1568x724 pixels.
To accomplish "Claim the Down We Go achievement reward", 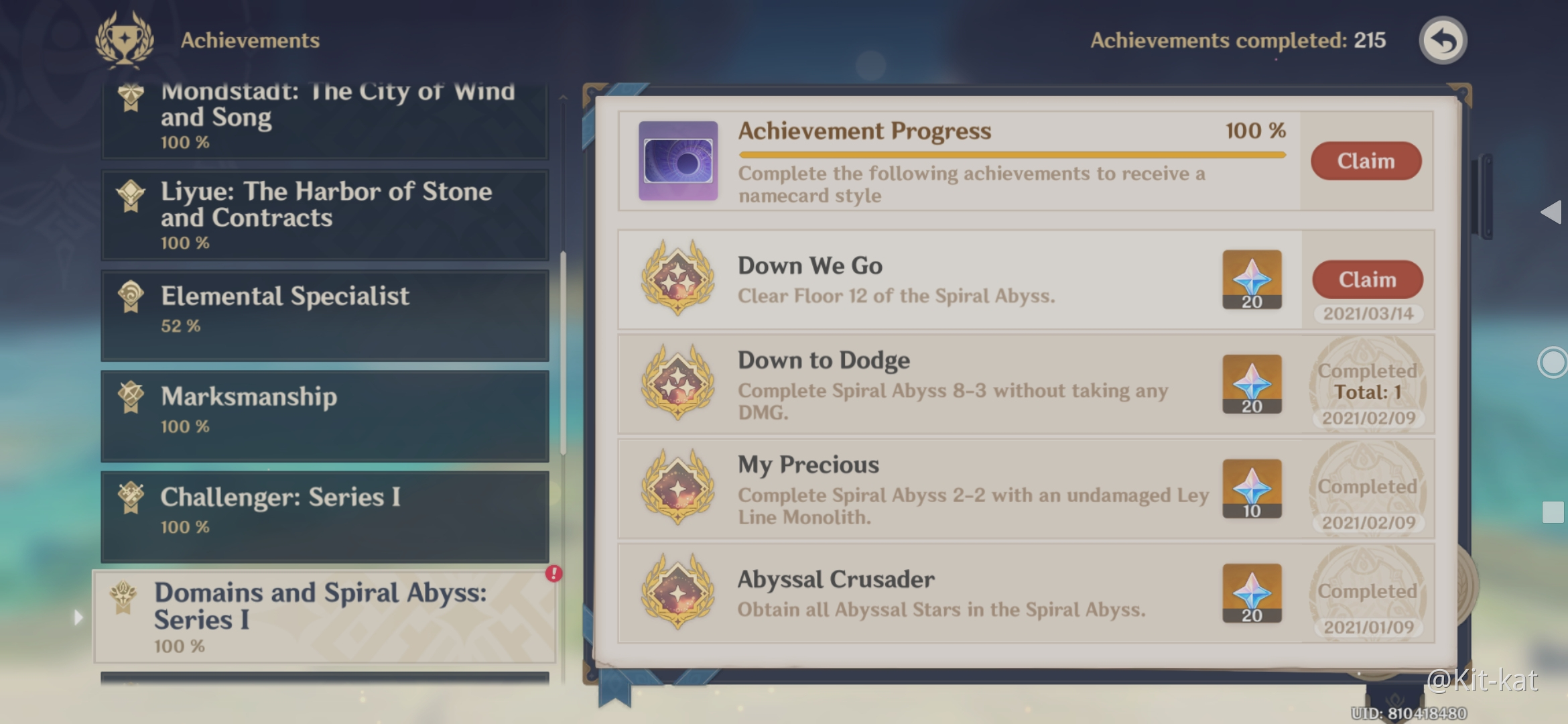I will point(1367,280).
